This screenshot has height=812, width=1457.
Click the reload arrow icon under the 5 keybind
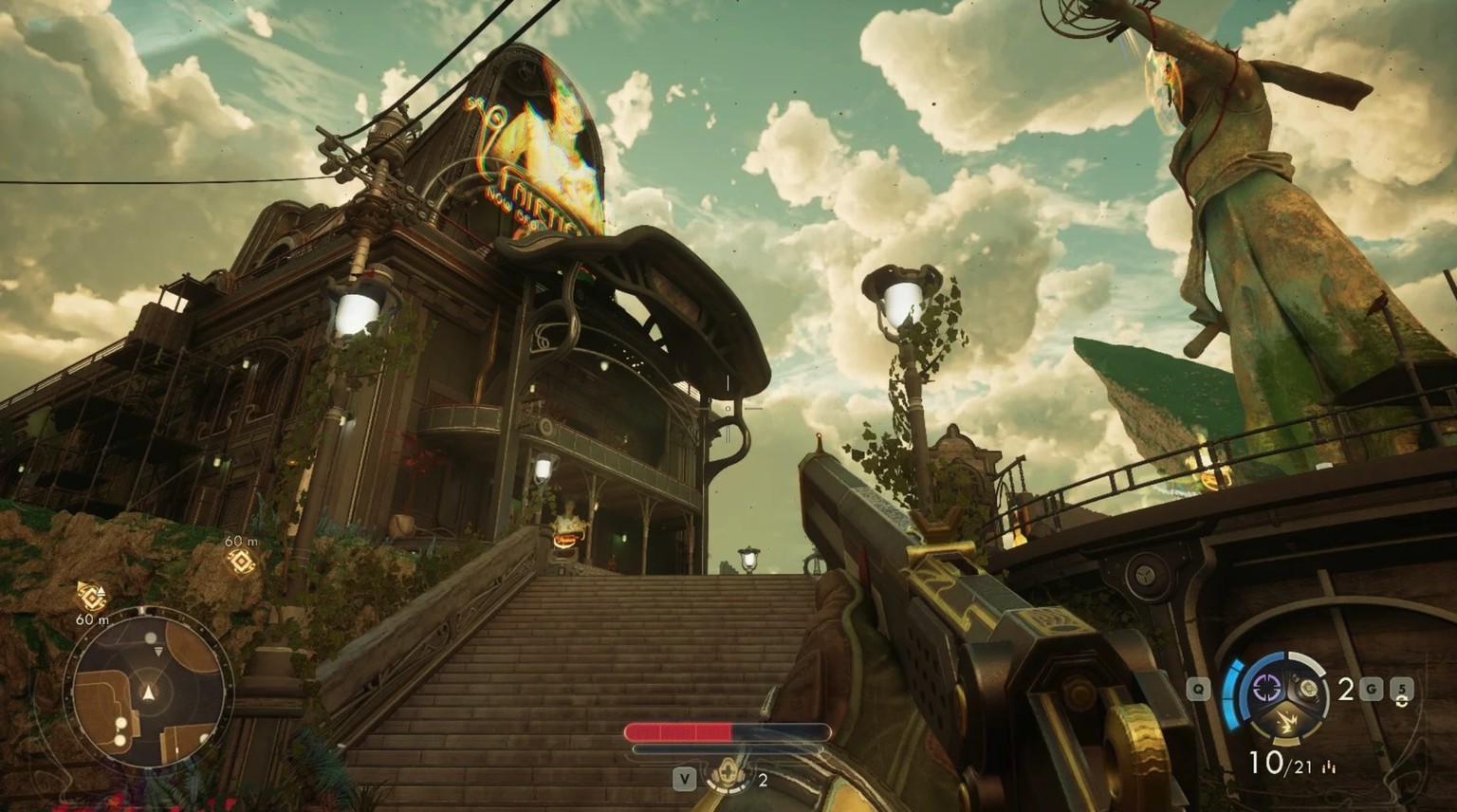pos(1402,702)
